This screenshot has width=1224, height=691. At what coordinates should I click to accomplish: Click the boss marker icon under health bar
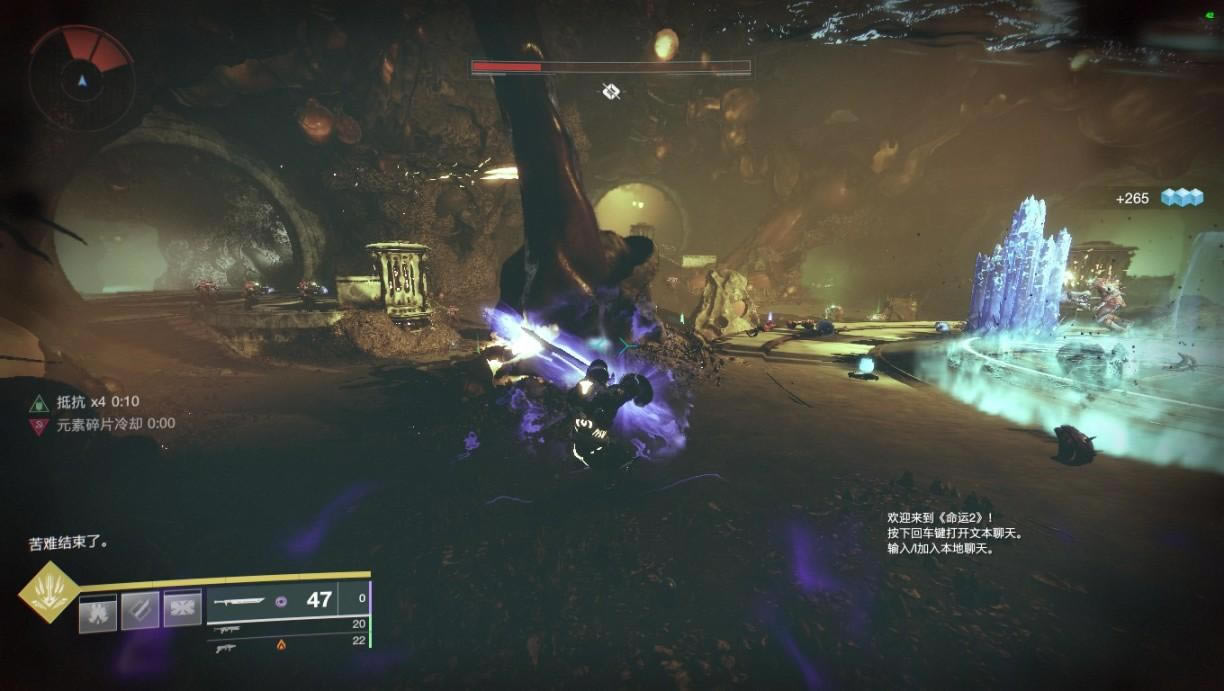(611, 92)
